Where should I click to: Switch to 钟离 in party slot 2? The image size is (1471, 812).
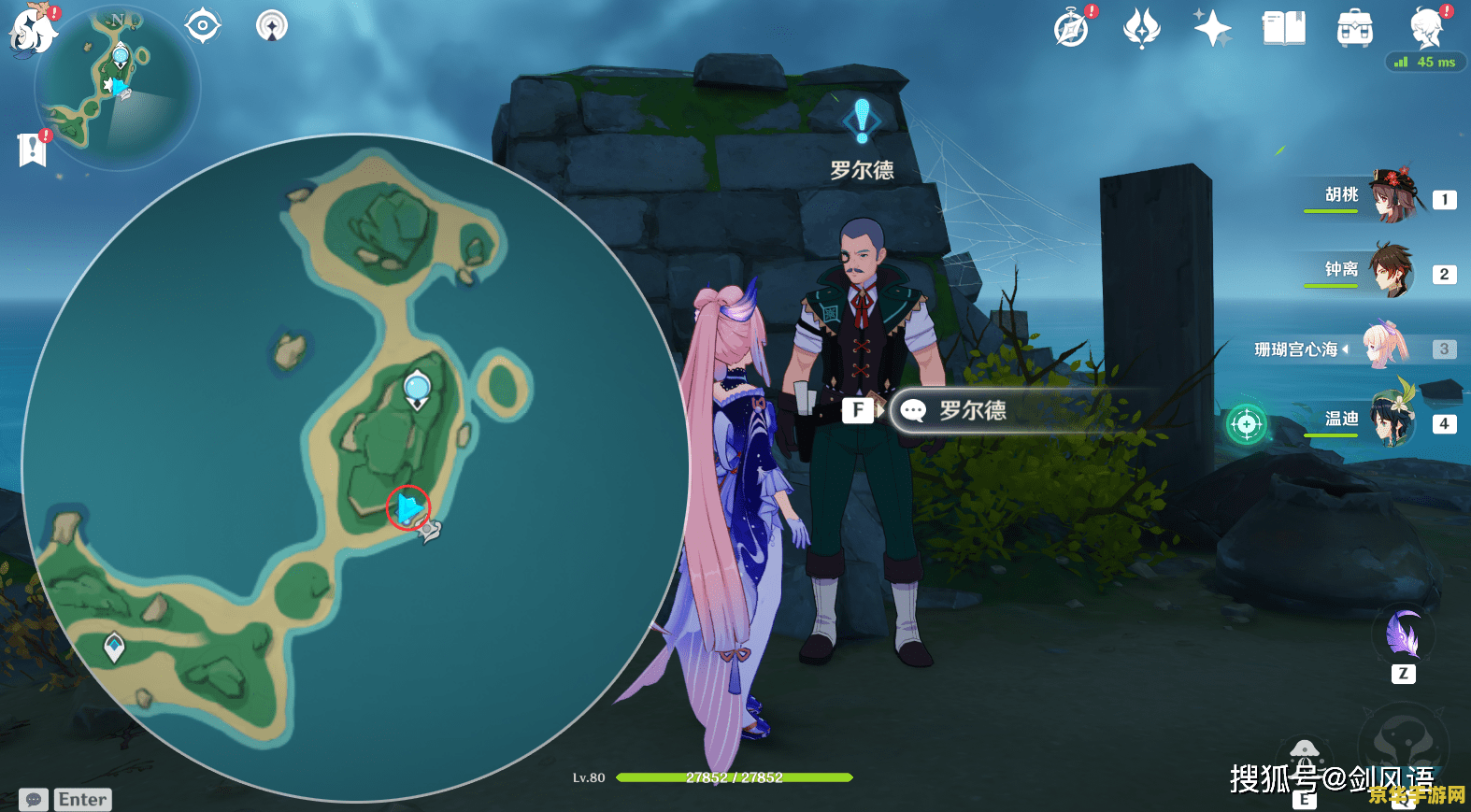pyautogui.click(x=1392, y=274)
